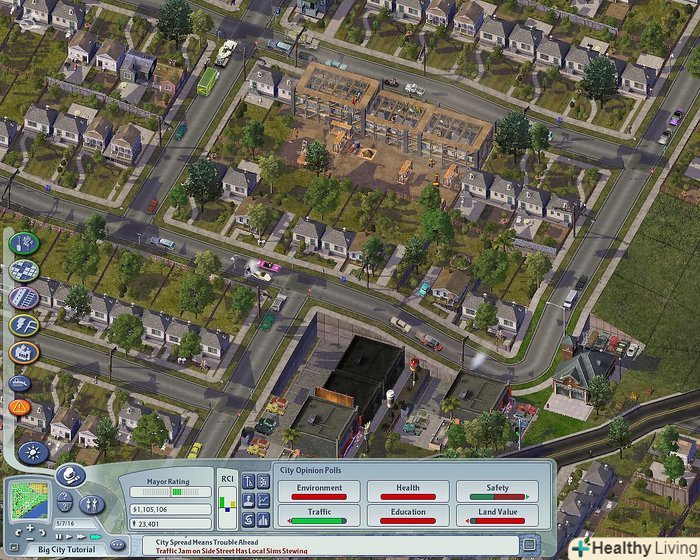Screen dimensions: 700x560
Task: Open the RCI demand graph
Action: pos(227,501)
